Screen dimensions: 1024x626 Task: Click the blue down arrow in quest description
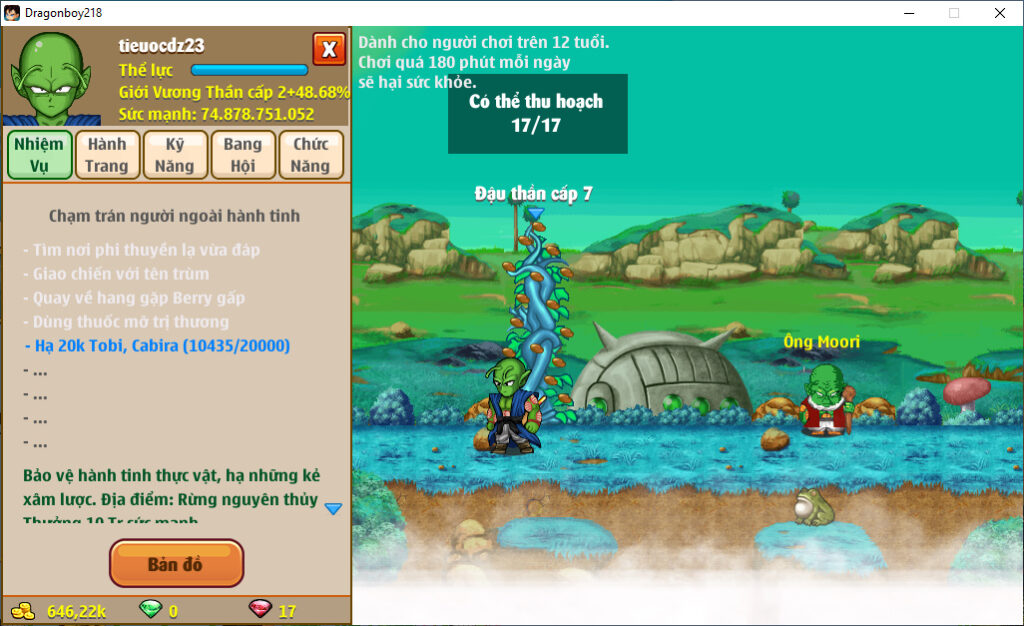pos(333,508)
